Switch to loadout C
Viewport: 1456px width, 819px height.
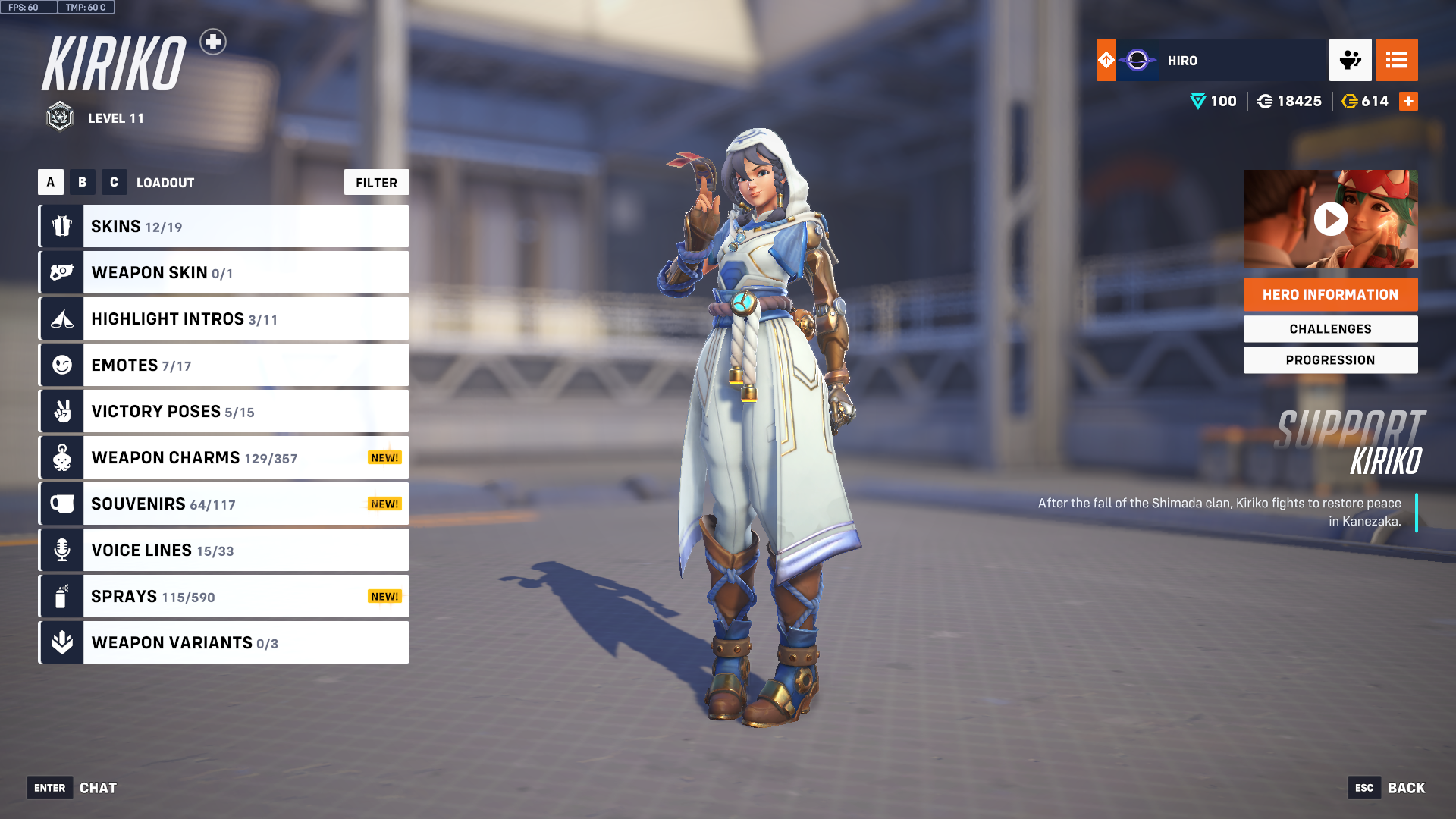point(115,182)
